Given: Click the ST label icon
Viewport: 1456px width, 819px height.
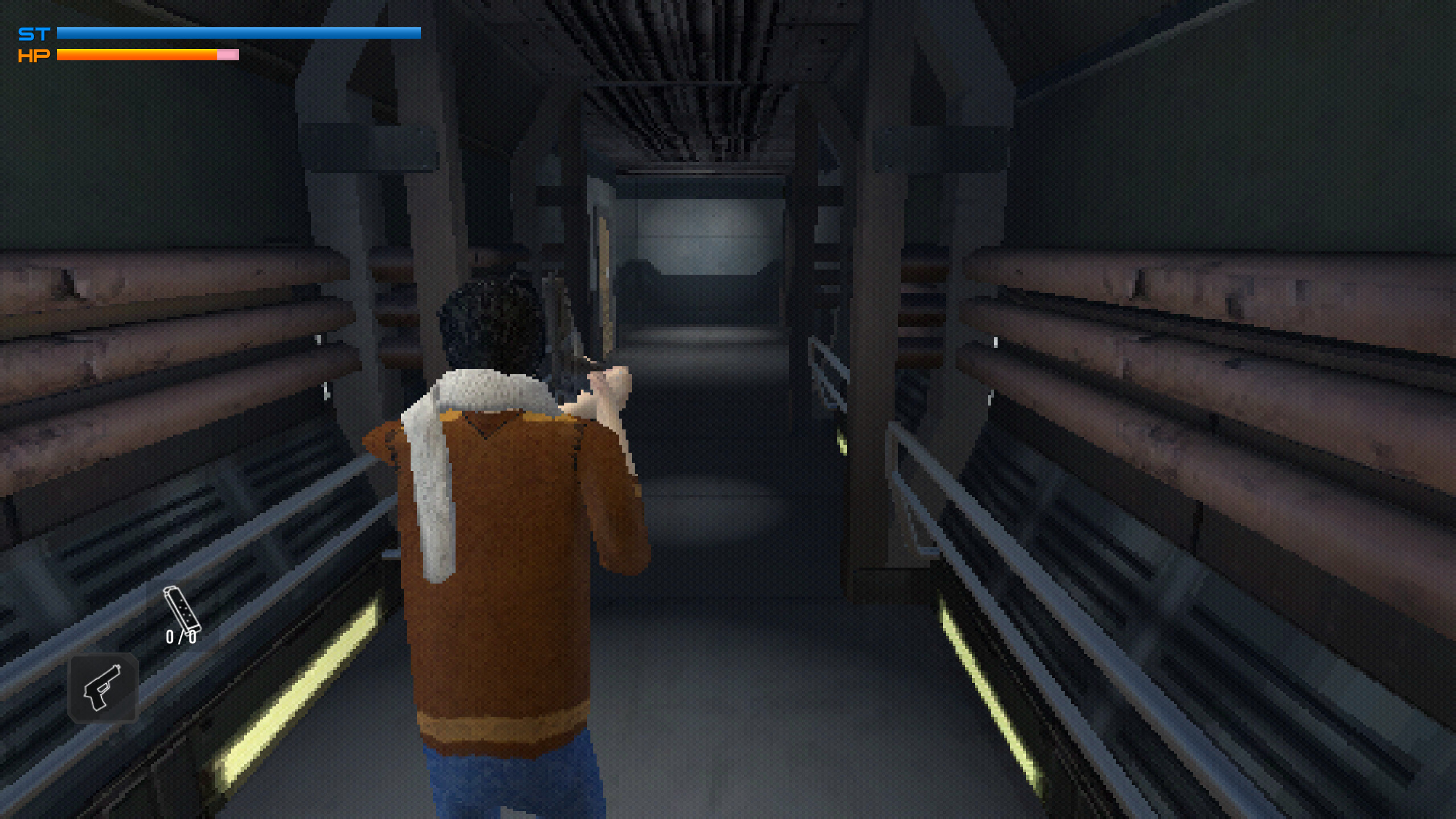Looking at the screenshot, I should pos(34,33).
